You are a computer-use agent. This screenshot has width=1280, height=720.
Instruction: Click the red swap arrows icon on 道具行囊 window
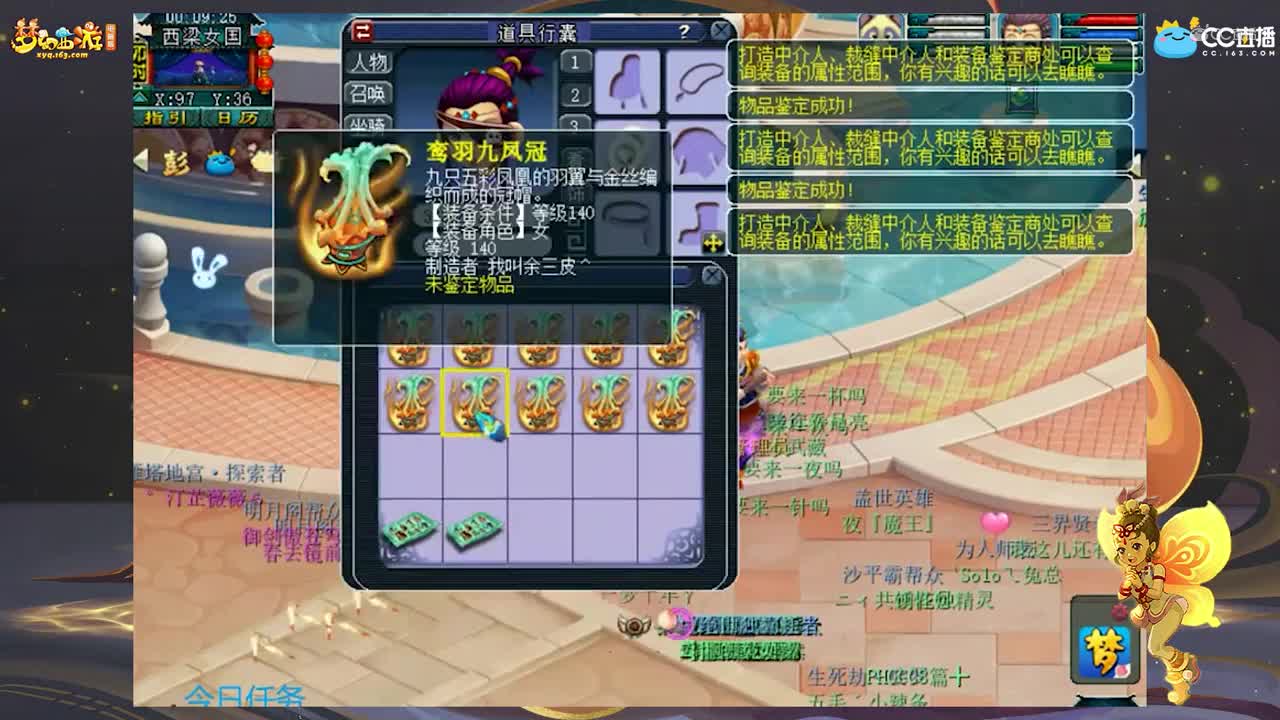pos(361,32)
